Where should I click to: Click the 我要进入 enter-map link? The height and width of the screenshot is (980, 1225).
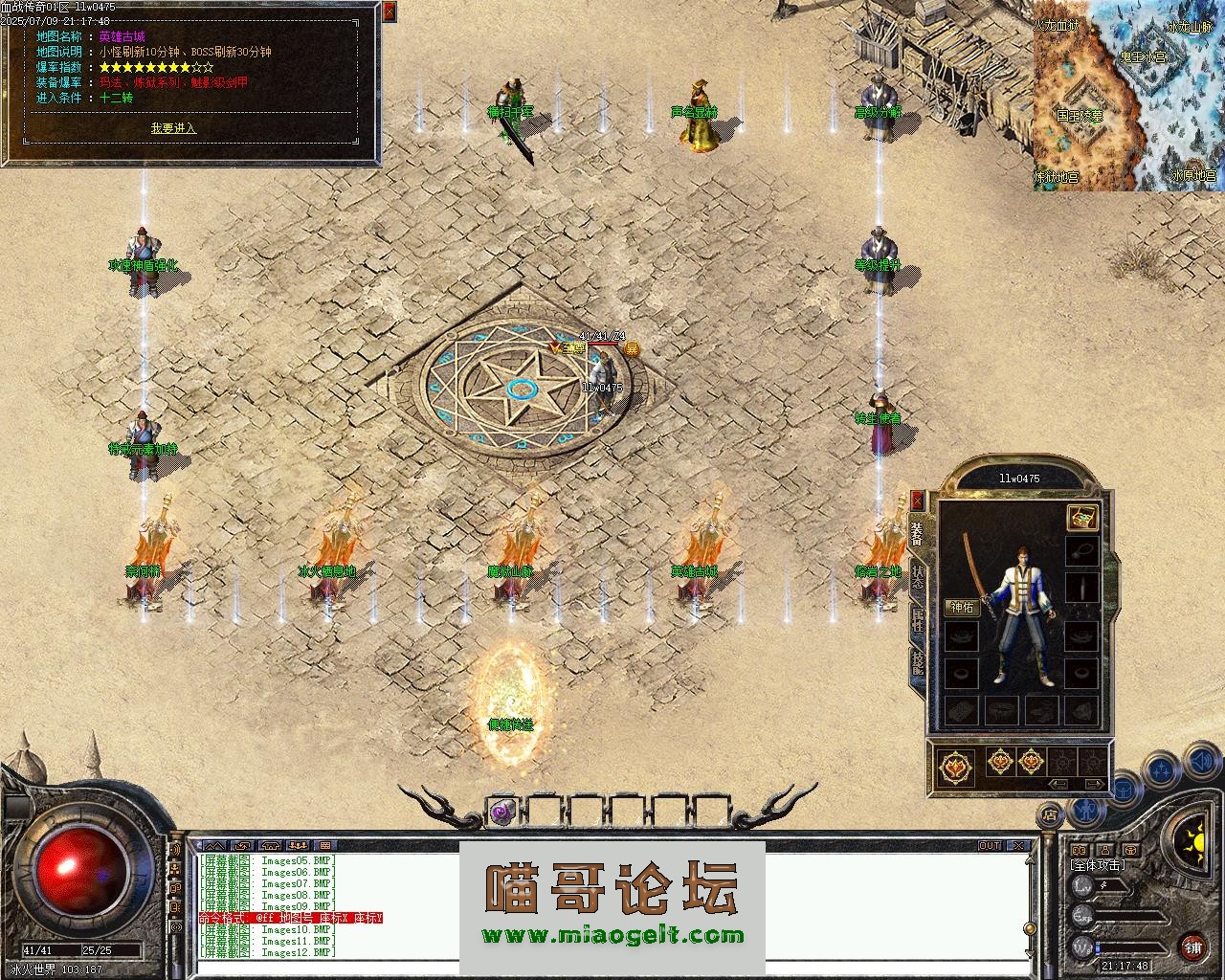pyautogui.click(x=173, y=128)
